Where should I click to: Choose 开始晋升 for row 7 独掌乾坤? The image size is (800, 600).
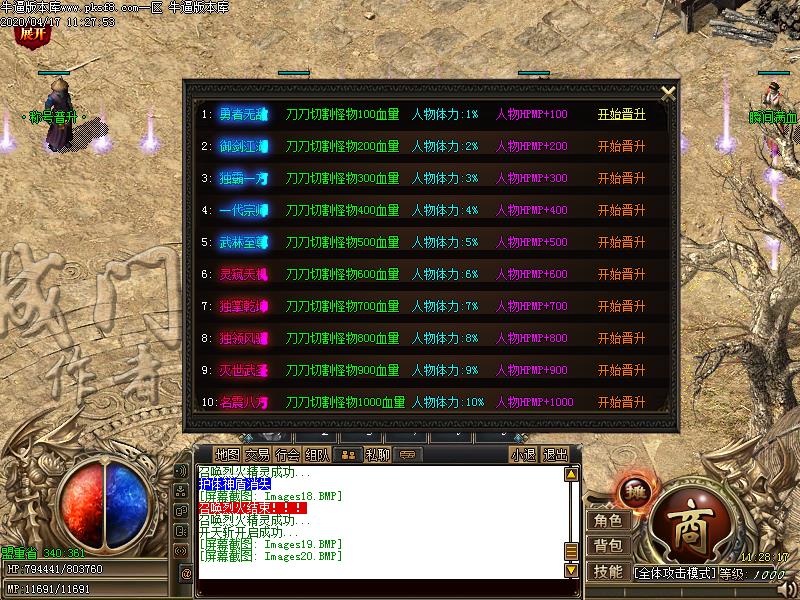pyautogui.click(x=621, y=306)
